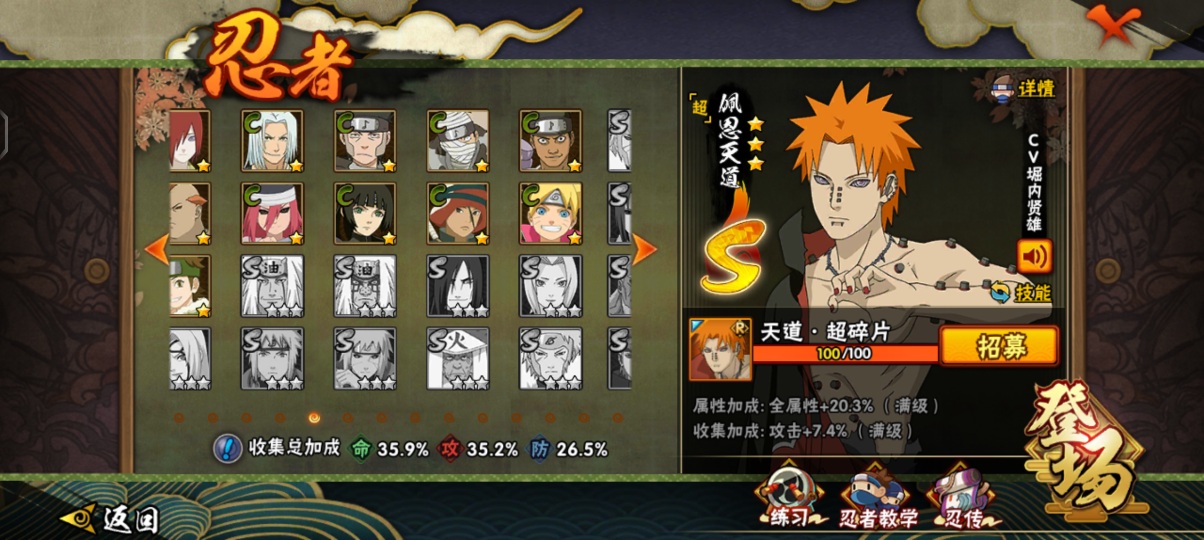
Task: Open the 详情 details panel
Action: [1023, 88]
